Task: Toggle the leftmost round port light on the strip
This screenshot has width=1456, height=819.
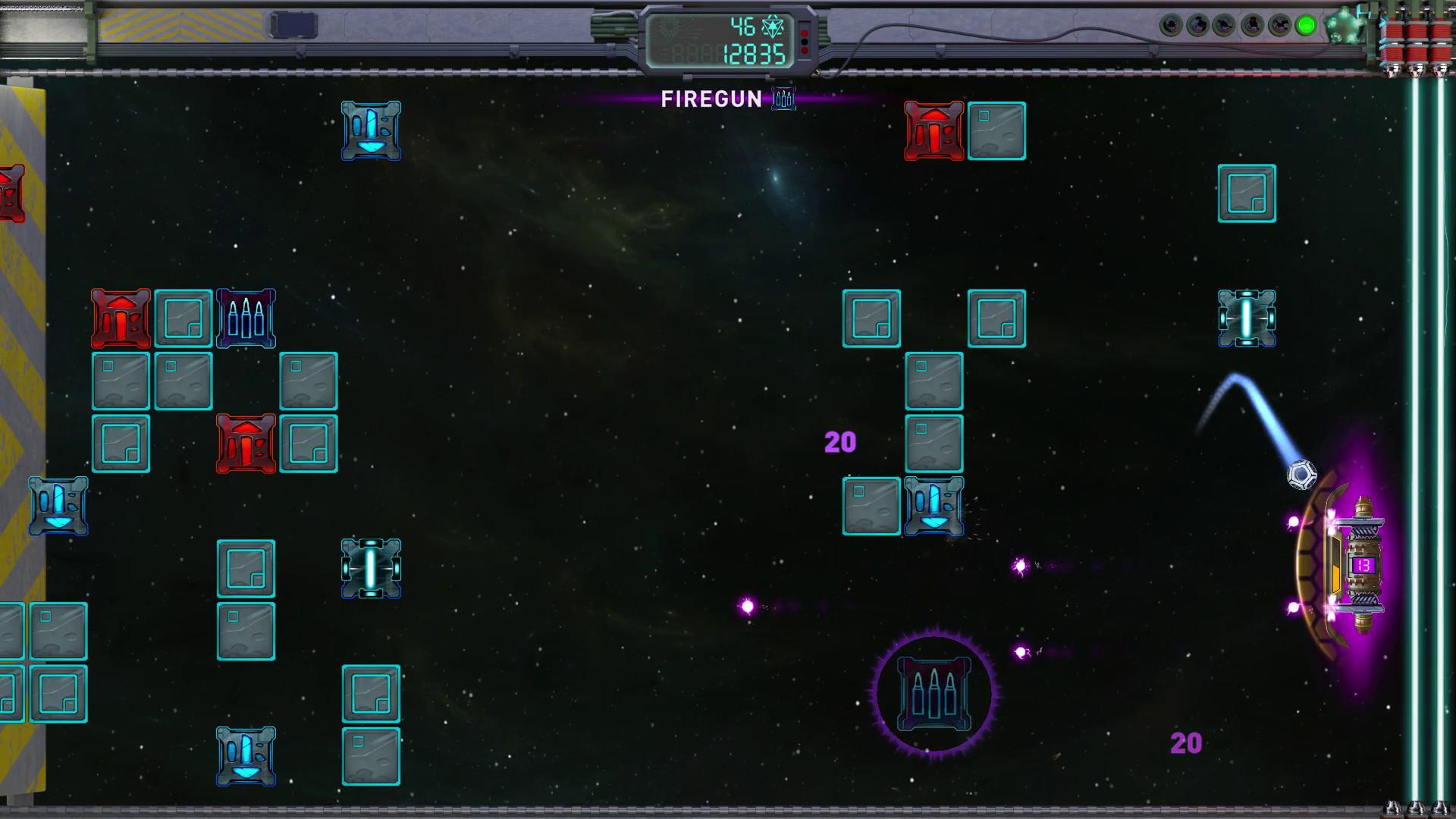Action: coord(1170,25)
